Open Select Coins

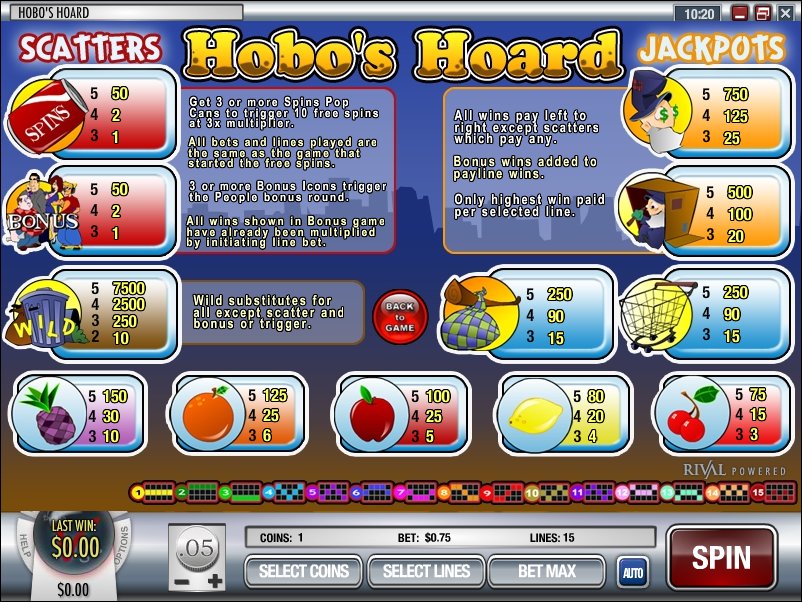coord(303,571)
